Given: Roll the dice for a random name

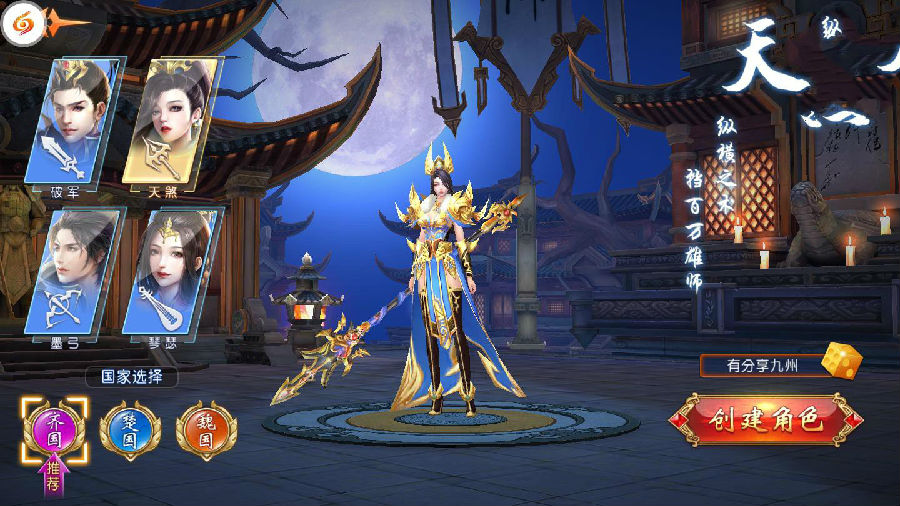Looking at the screenshot, I should pyautogui.click(x=841, y=362).
